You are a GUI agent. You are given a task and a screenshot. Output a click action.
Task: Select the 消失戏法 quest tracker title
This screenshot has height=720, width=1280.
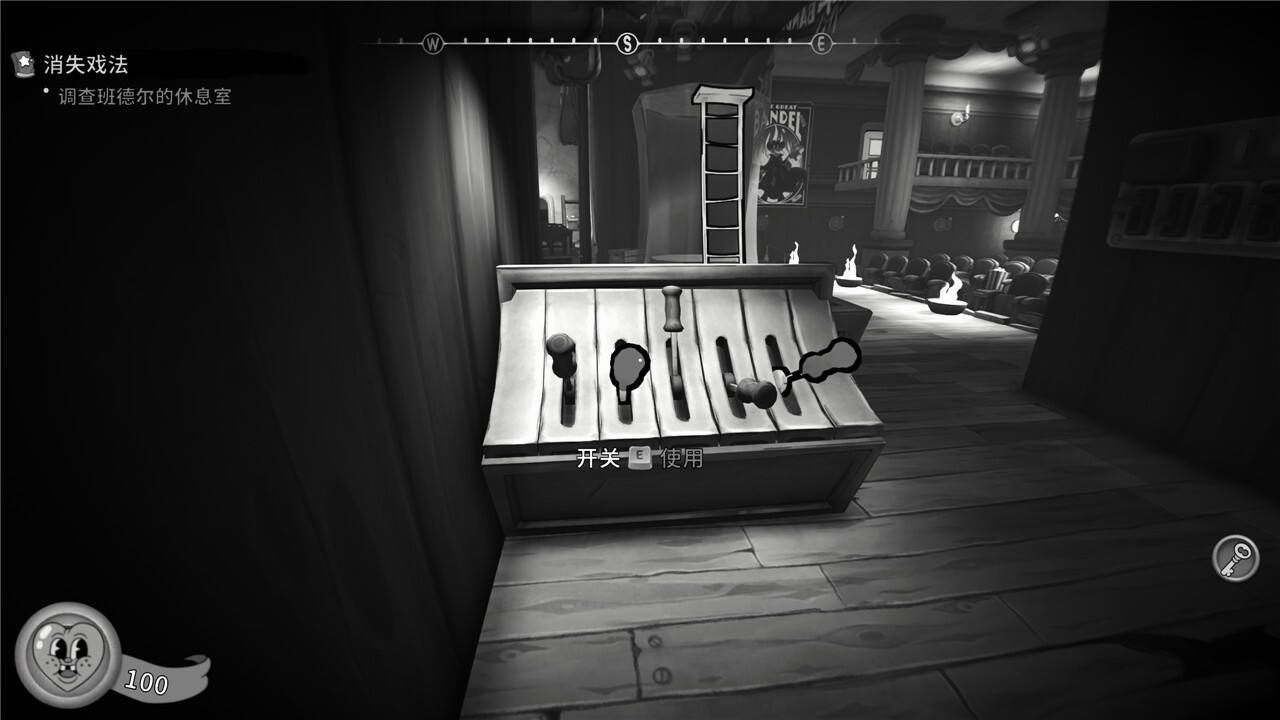[85, 65]
